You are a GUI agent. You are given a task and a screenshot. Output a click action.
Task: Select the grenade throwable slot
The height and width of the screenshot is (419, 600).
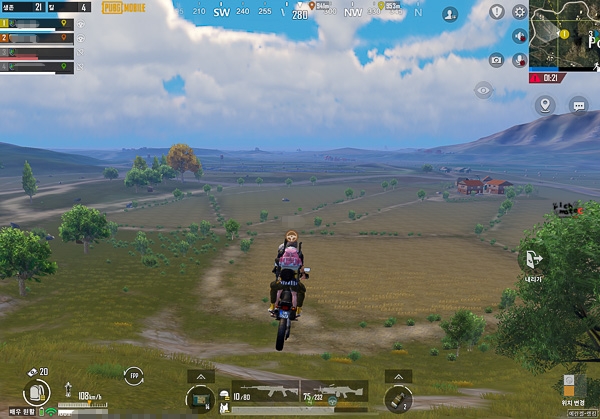click(x=397, y=400)
